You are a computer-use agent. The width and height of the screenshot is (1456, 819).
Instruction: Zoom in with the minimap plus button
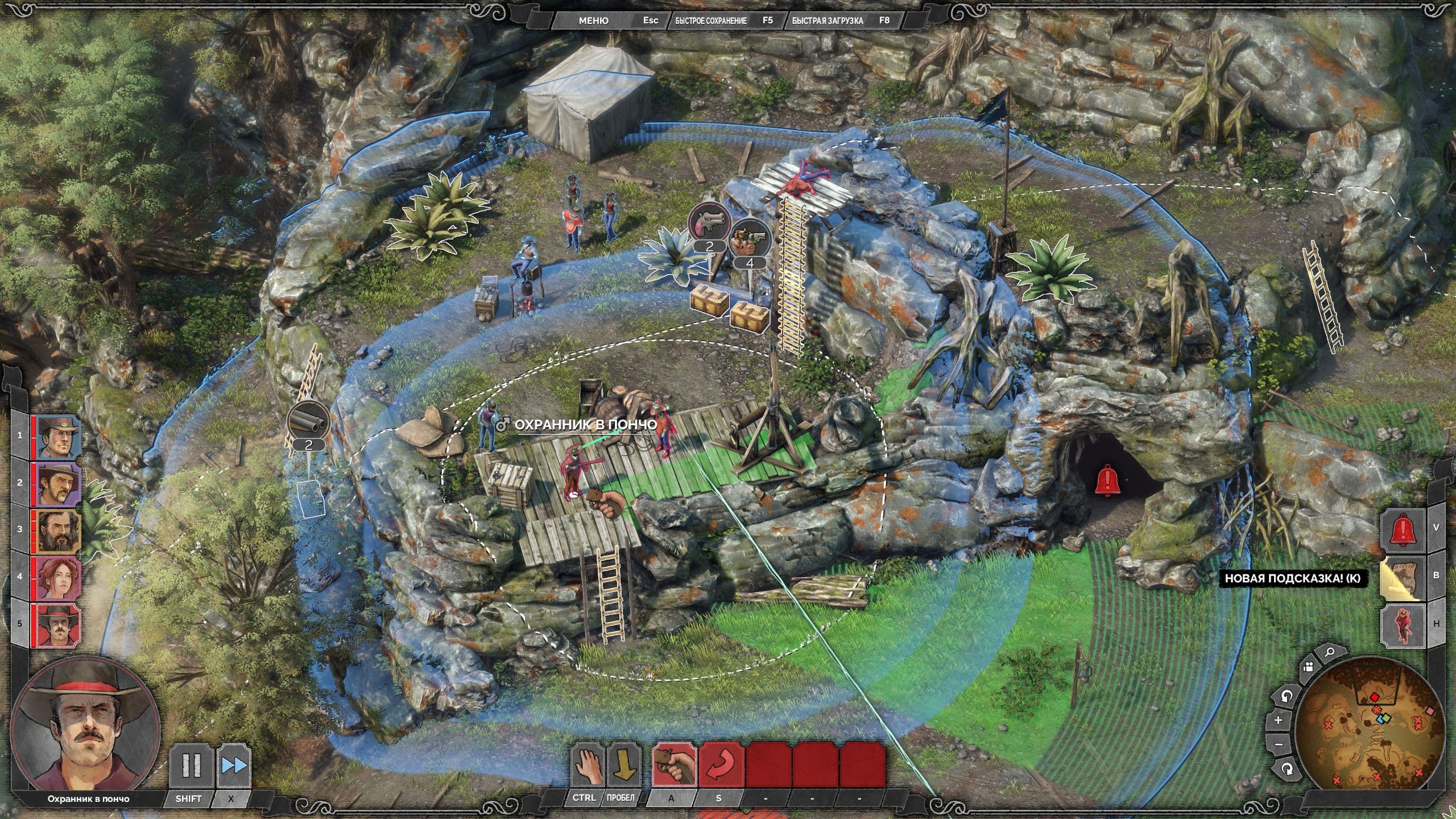click(1279, 720)
